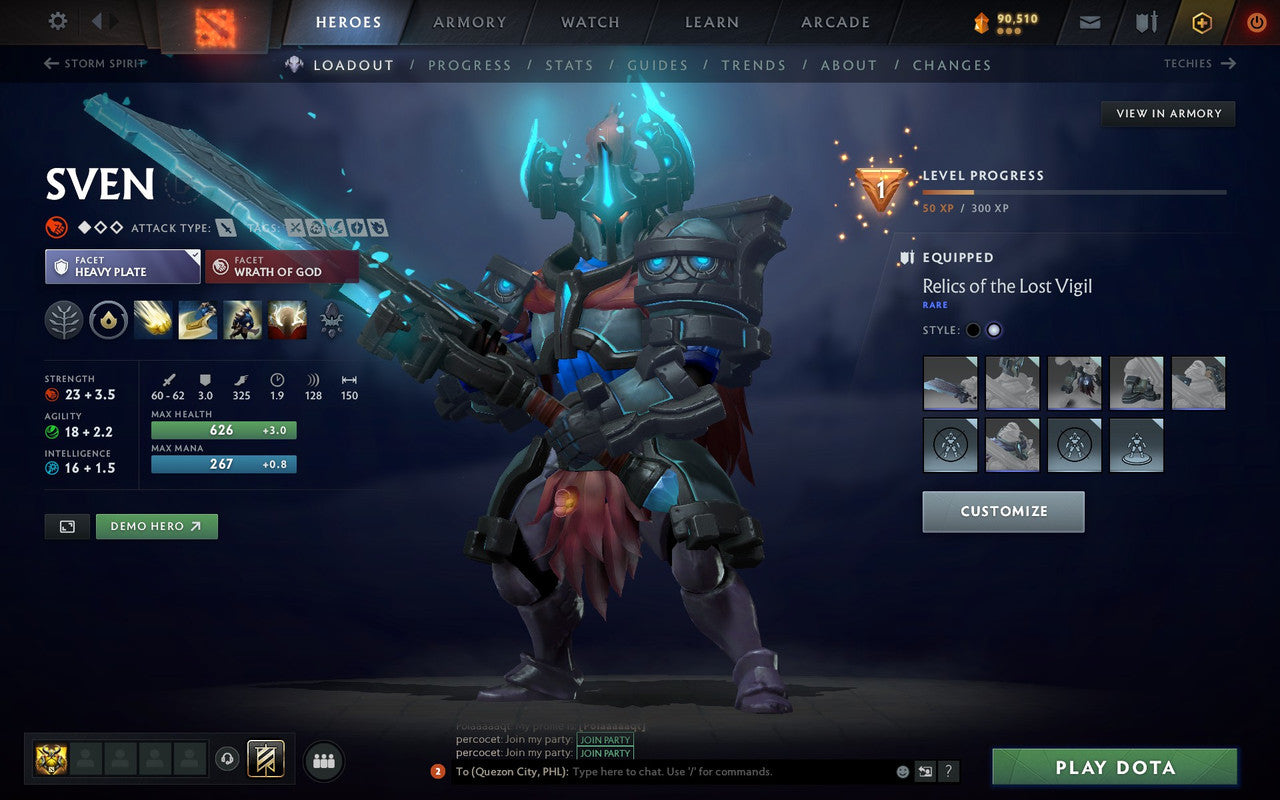
Task: Open the Great Cleave ability icon
Action: tap(198, 320)
